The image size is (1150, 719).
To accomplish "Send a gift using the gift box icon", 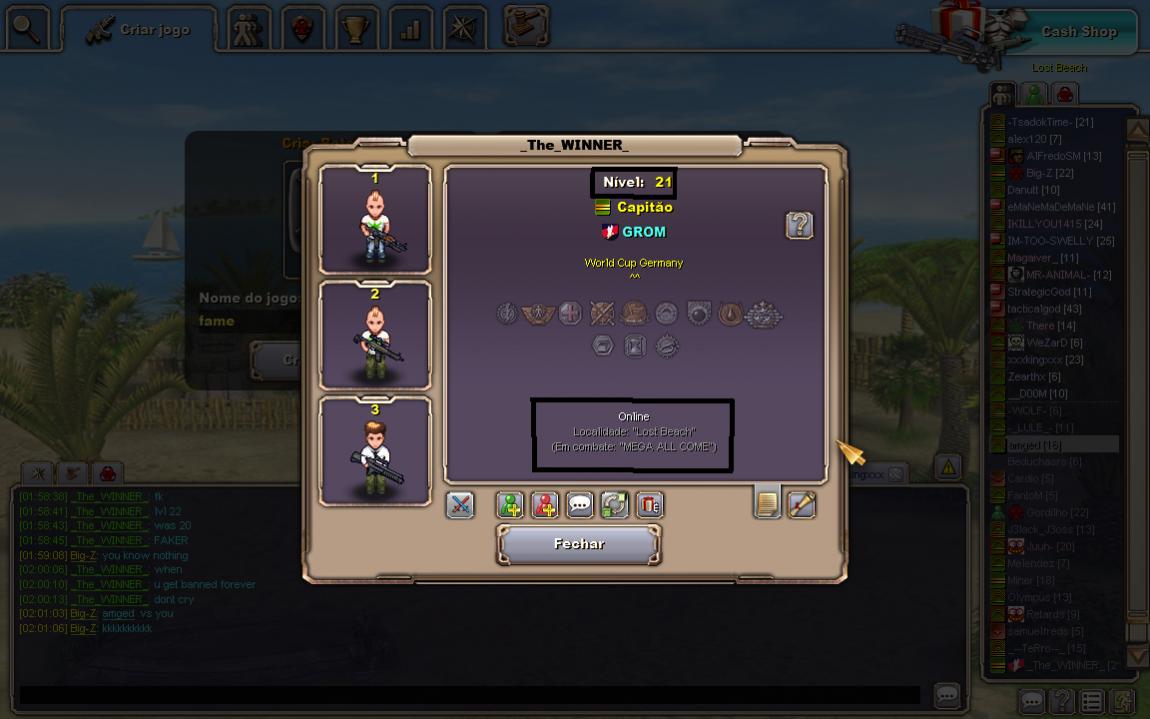I will pos(649,505).
